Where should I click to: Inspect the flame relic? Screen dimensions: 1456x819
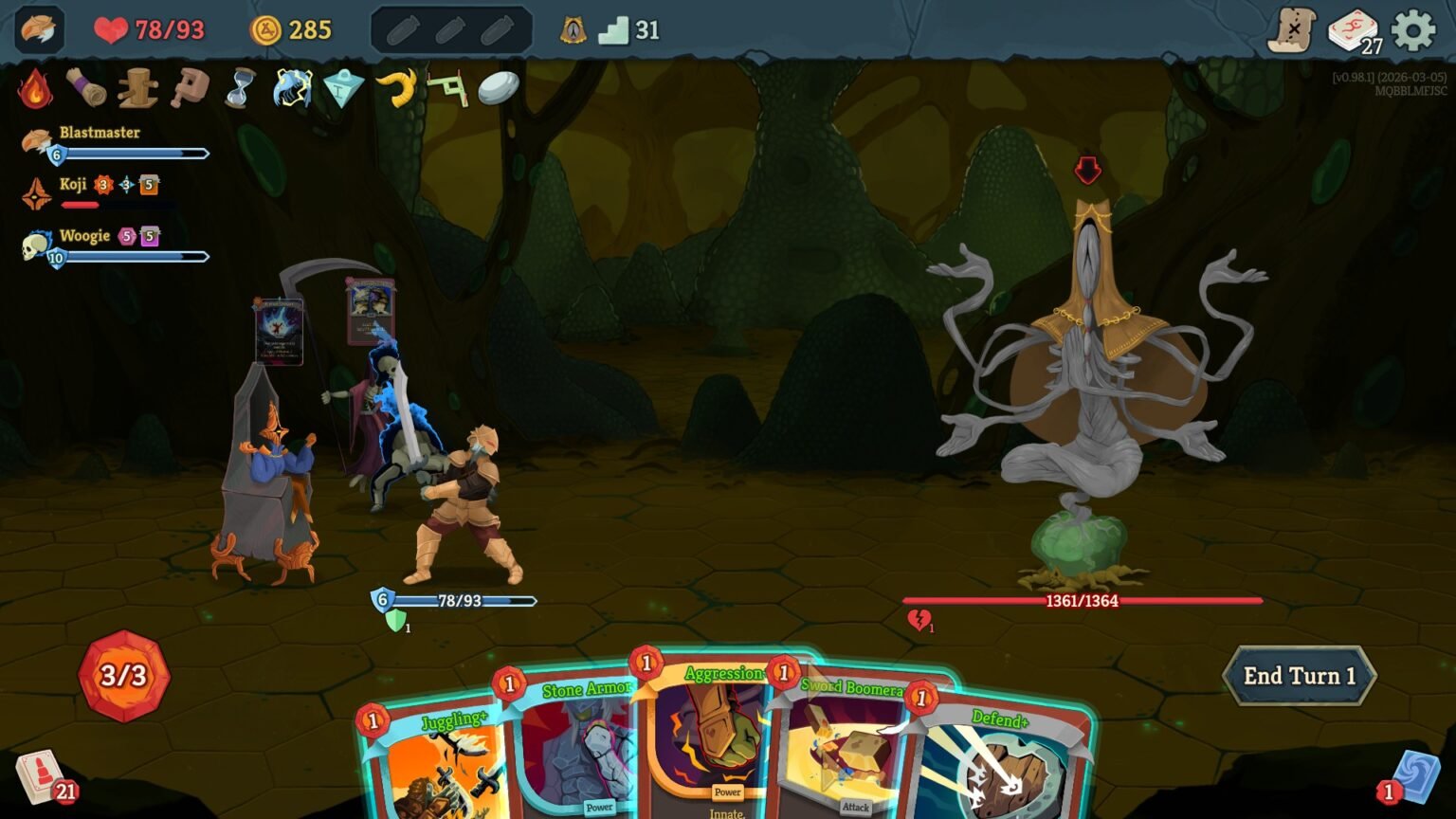[35, 89]
